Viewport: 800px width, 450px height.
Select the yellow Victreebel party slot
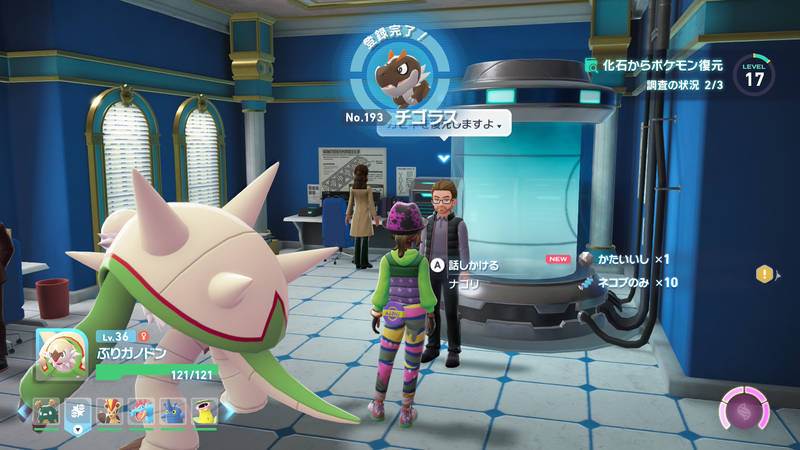click(x=203, y=410)
